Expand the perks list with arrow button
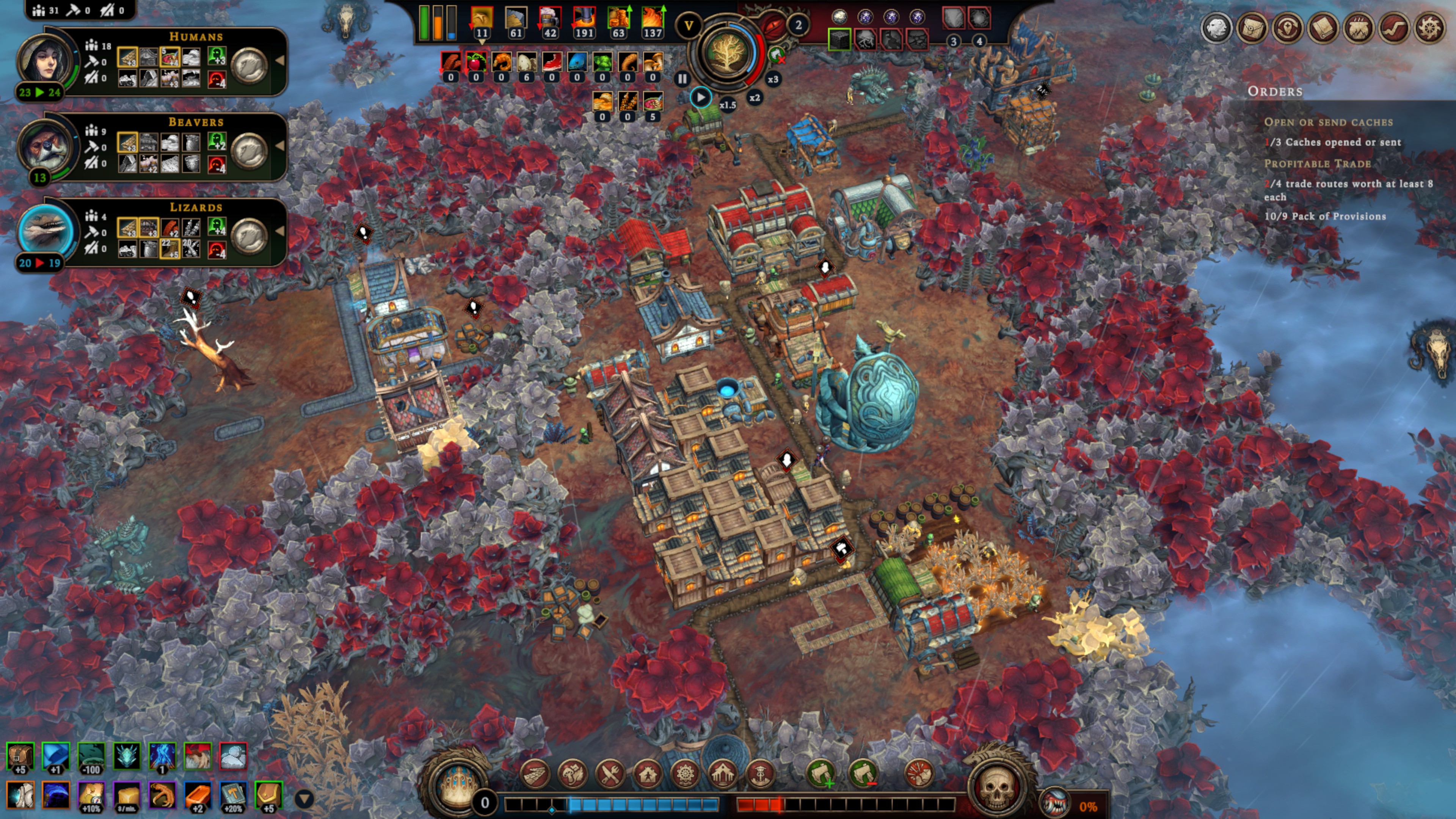The width and height of the screenshot is (1456, 819). [x=304, y=799]
